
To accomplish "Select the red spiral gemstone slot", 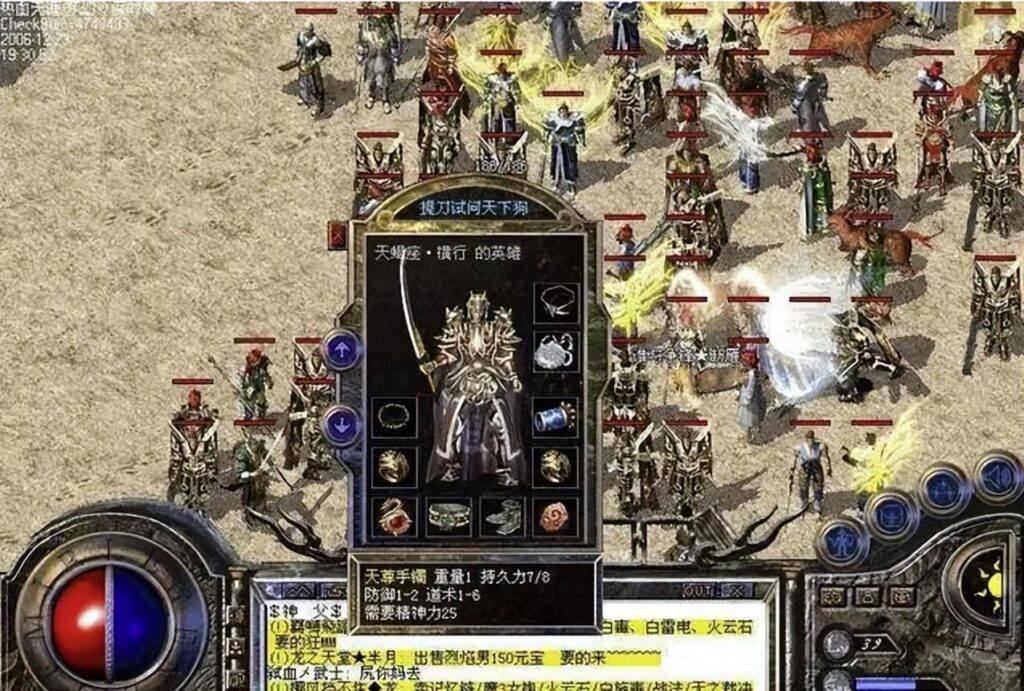I will pyautogui.click(x=555, y=516).
